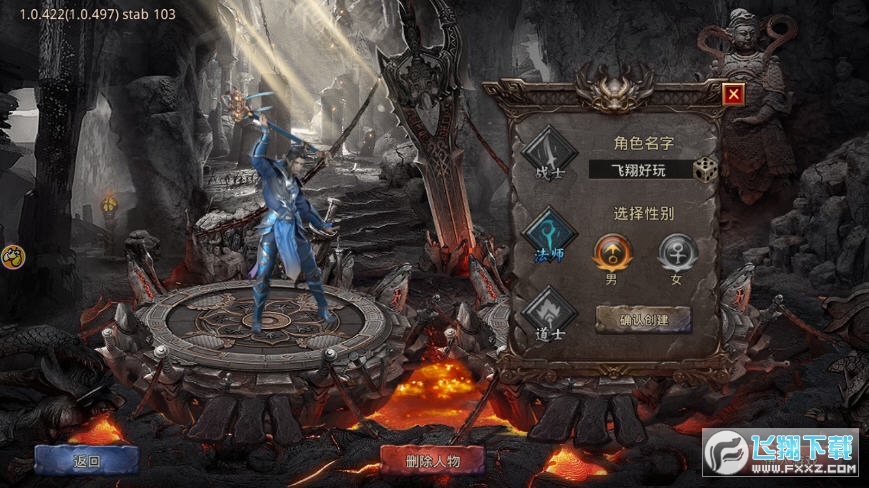Click the 删除人物 delete character button
The height and width of the screenshot is (488, 869).
432,461
